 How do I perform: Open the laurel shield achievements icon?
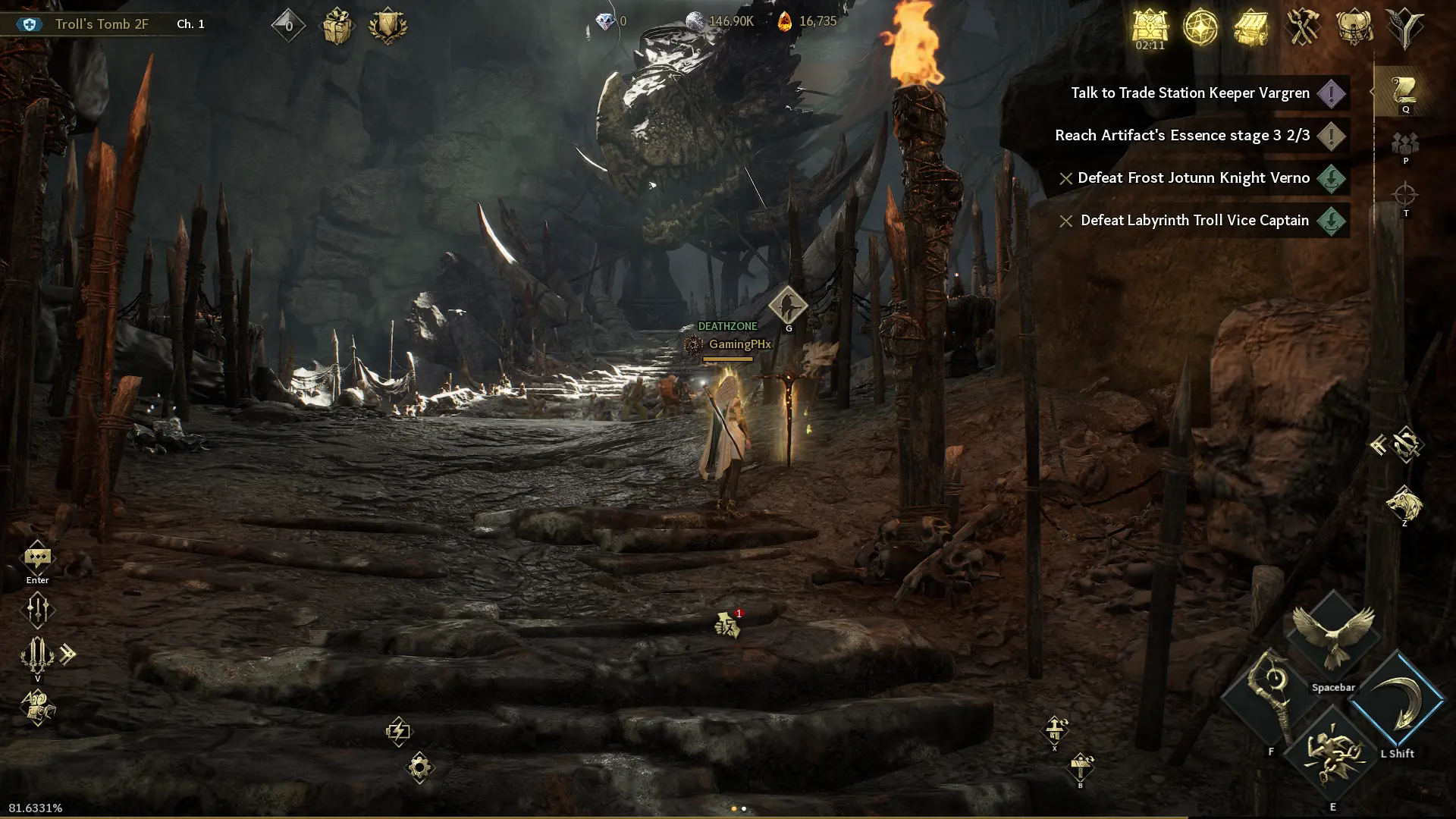pyautogui.click(x=388, y=27)
